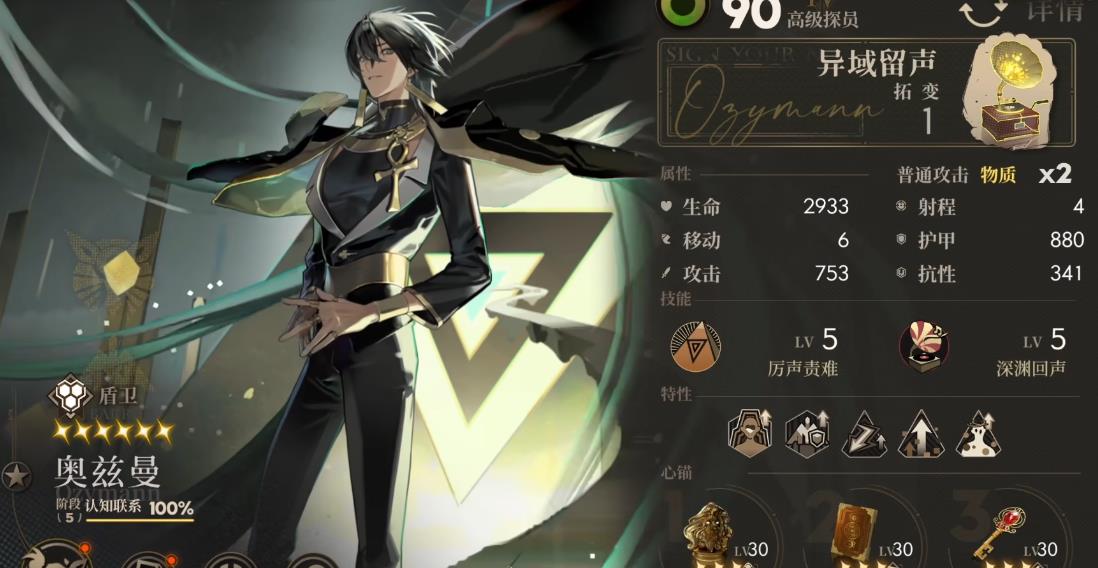Tap the level 90 高级探员 indicator
This screenshot has width=1098, height=568.
[760, 12]
